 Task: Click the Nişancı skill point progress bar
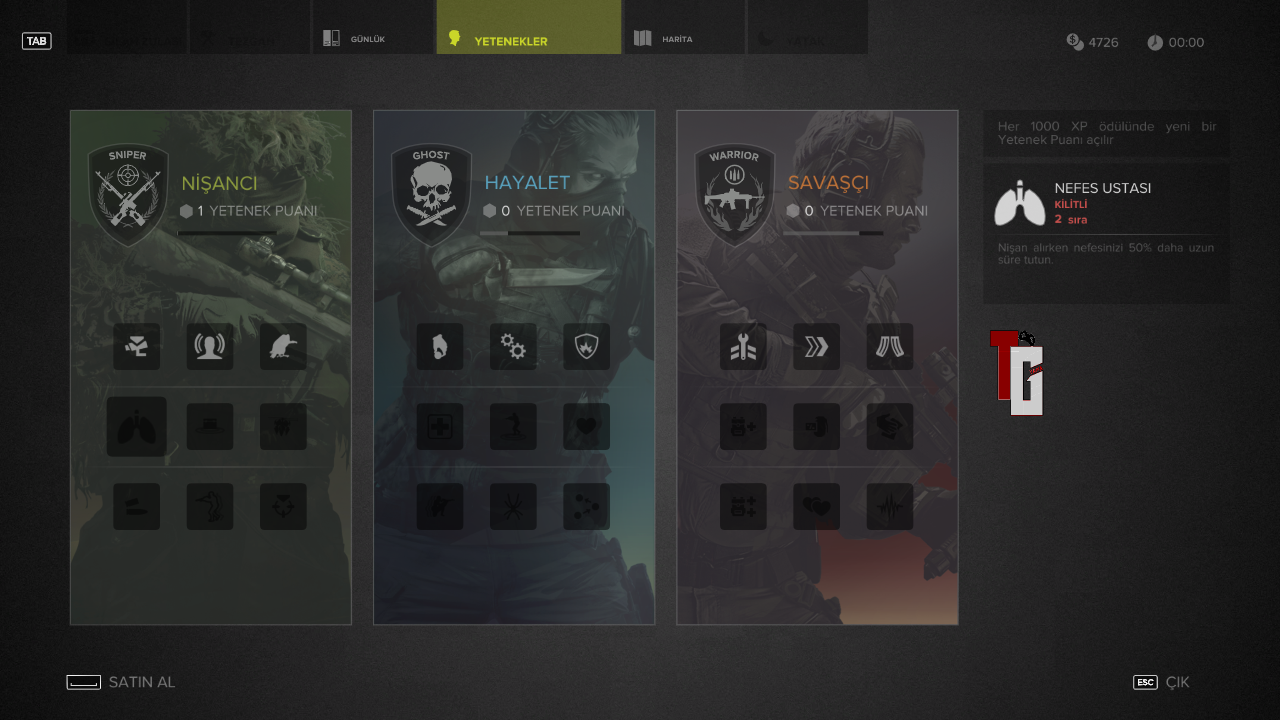tap(227, 233)
